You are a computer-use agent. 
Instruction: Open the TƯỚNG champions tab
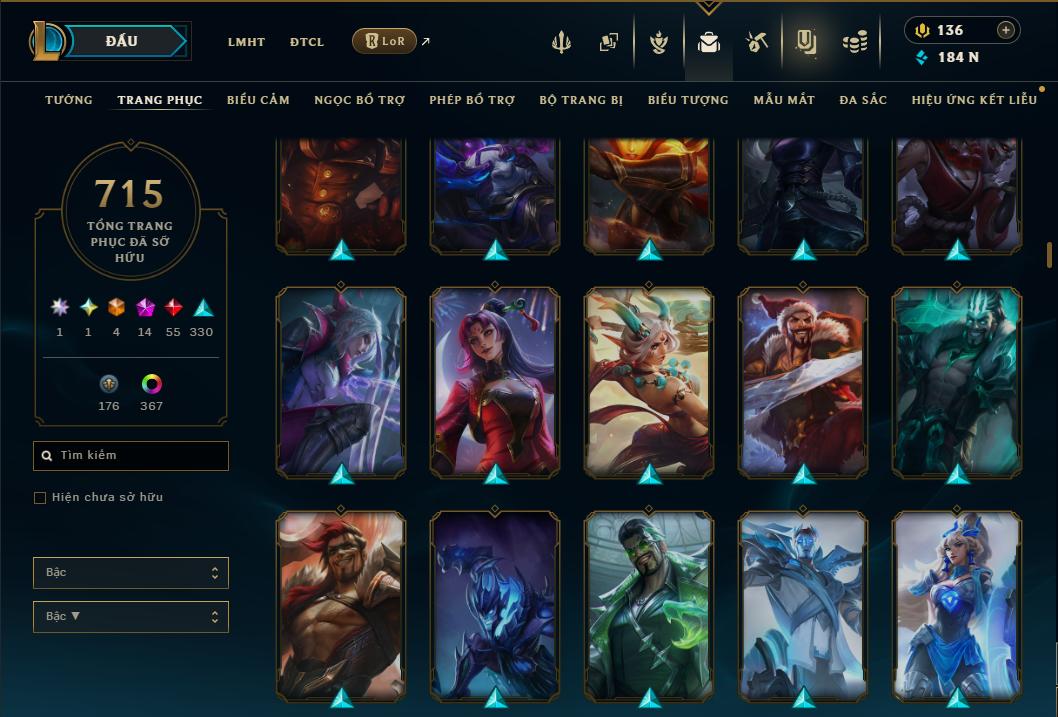click(x=69, y=100)
